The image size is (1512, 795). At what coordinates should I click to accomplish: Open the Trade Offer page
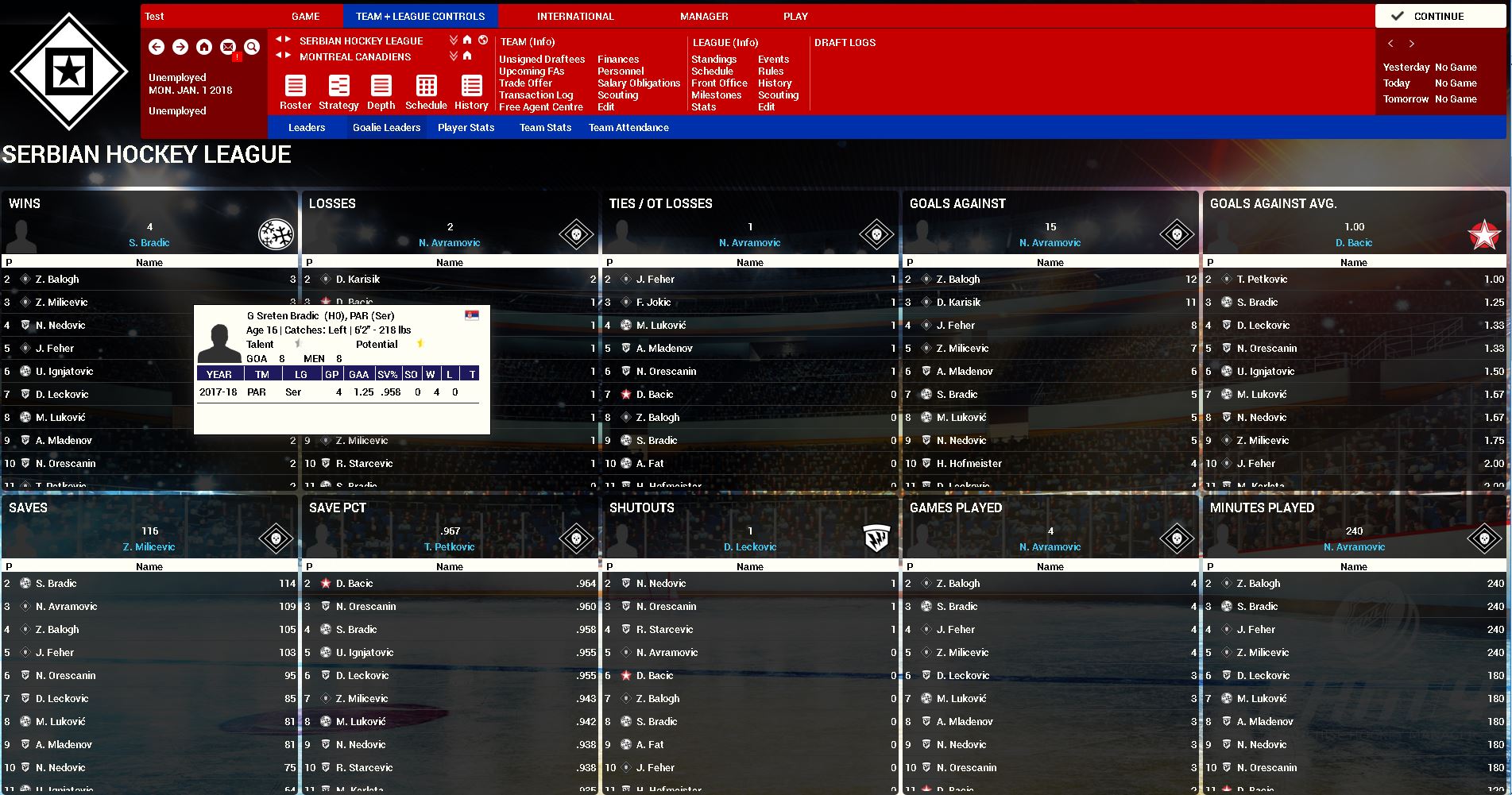click(x=525, y=83)
